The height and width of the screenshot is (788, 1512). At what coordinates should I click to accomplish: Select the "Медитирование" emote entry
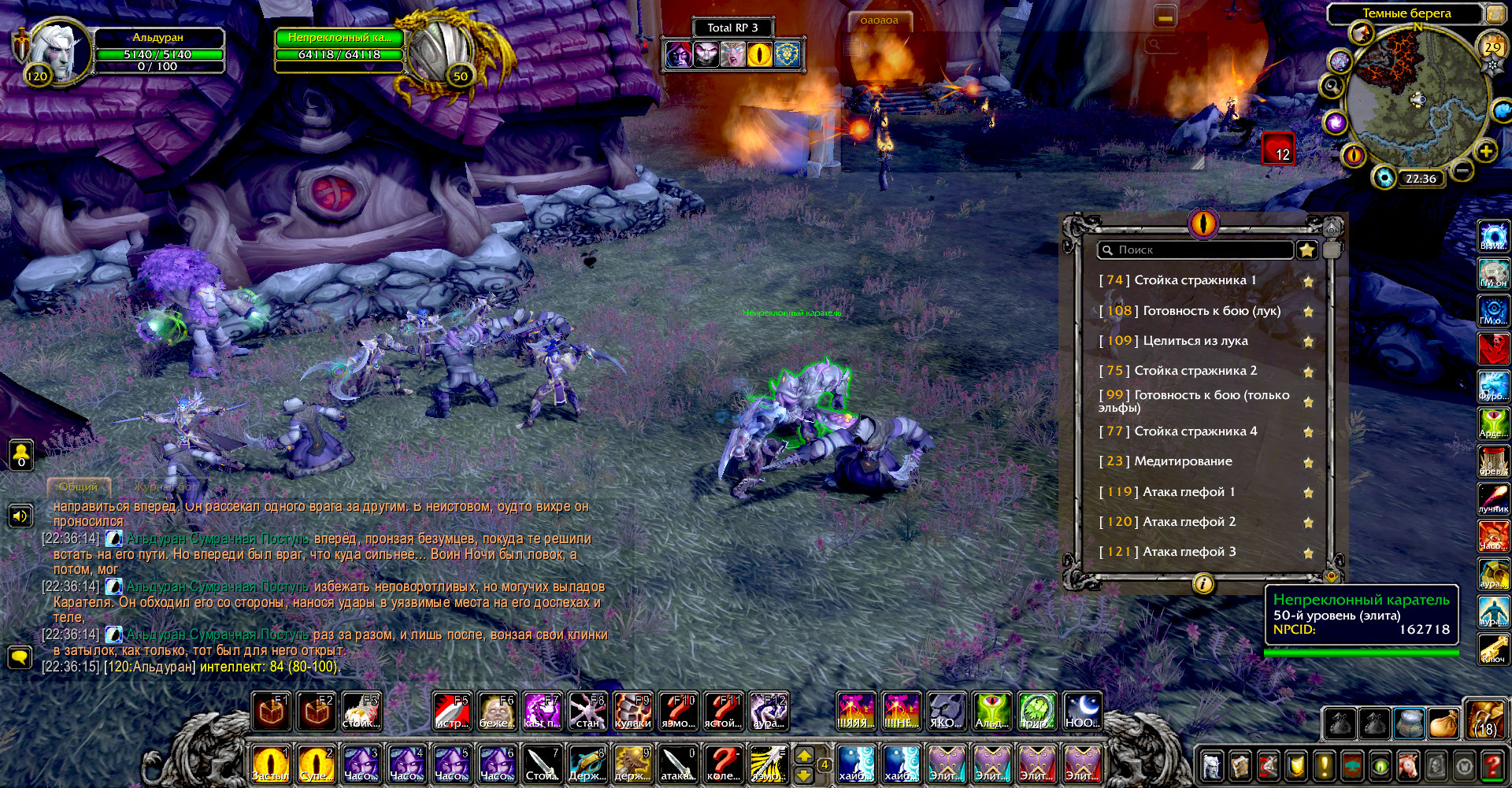coord(1183,461)
